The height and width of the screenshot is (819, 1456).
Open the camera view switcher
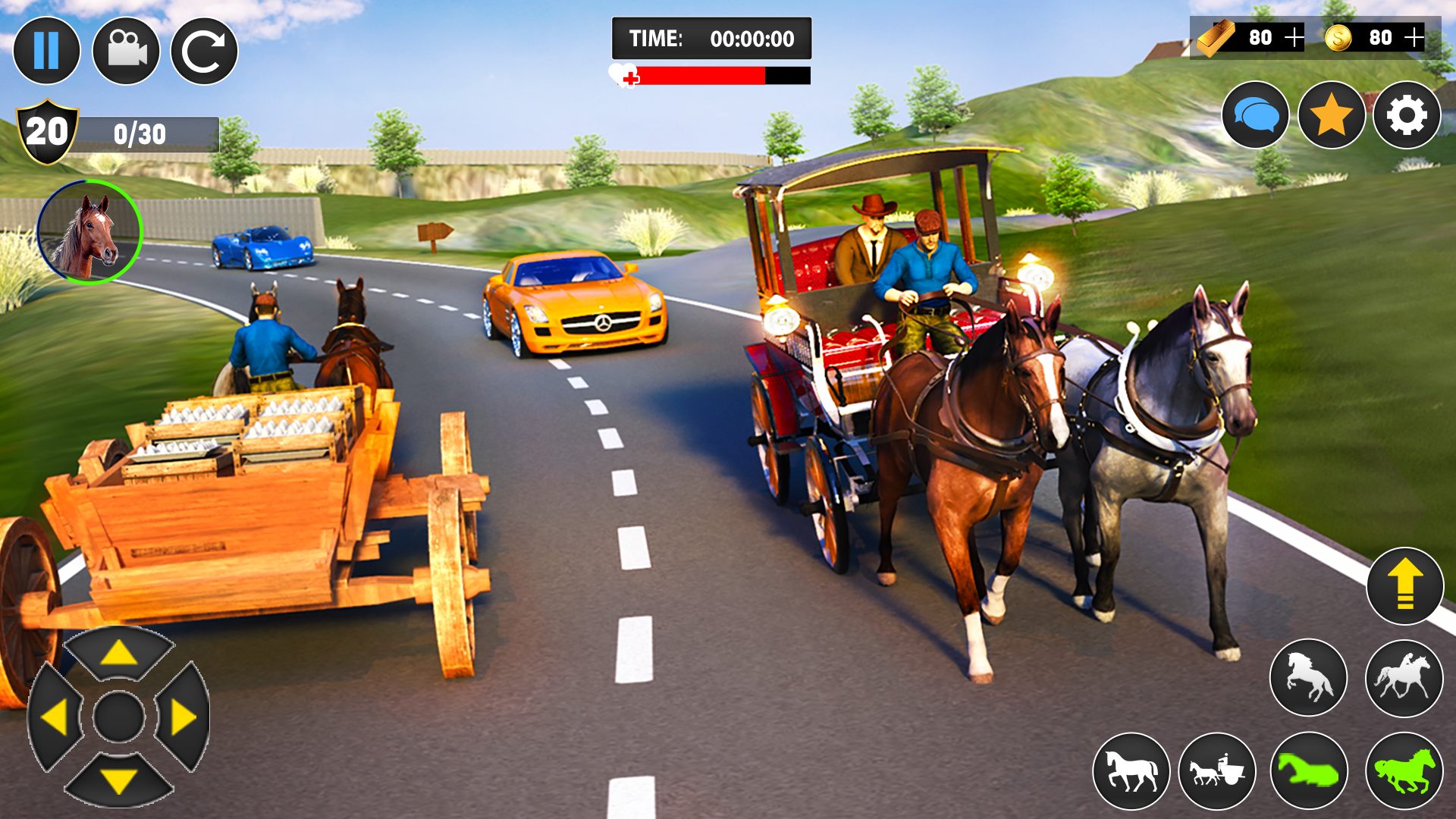click(127, 50)
